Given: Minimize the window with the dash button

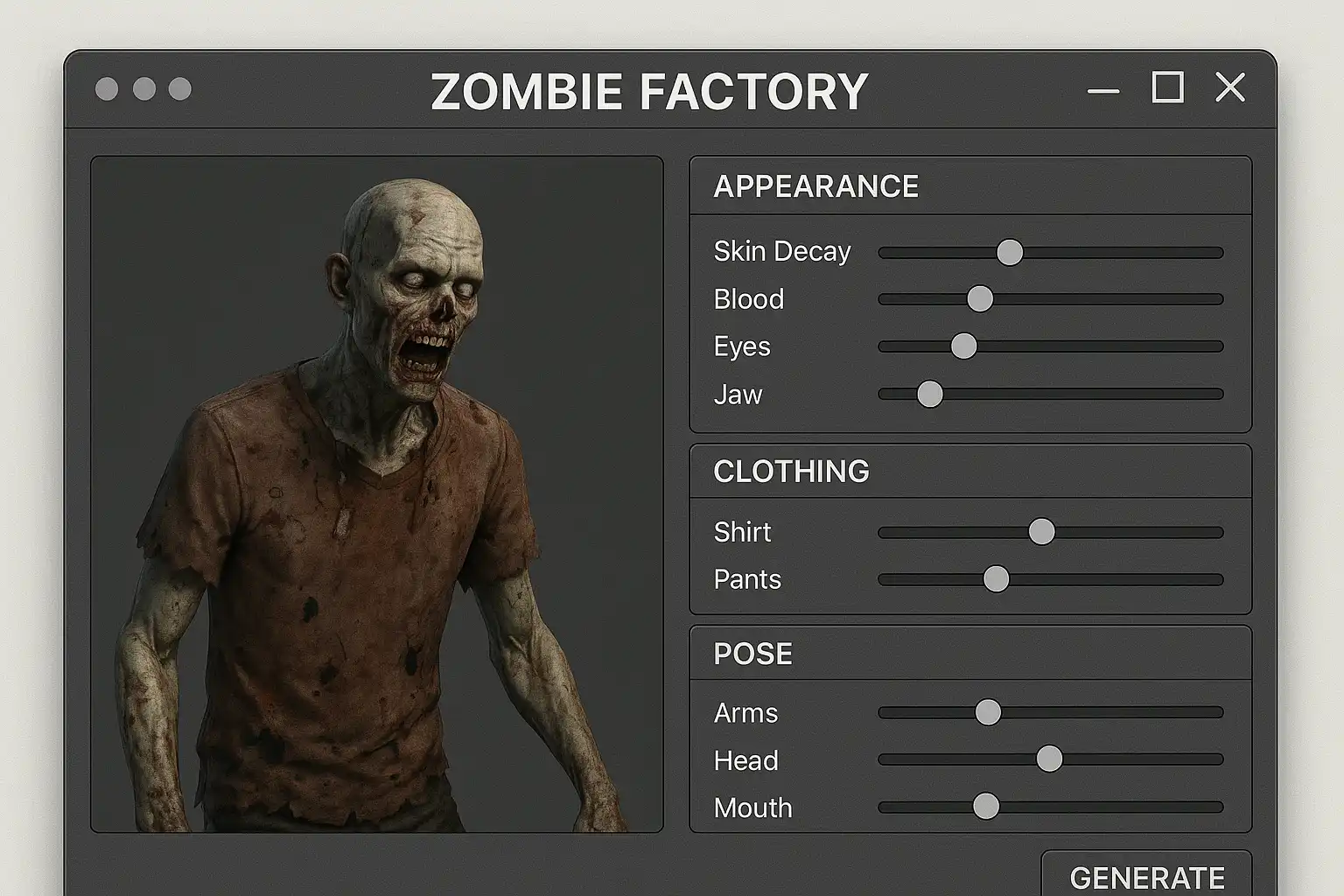Looking at the screenshot, I should 1103,91.
